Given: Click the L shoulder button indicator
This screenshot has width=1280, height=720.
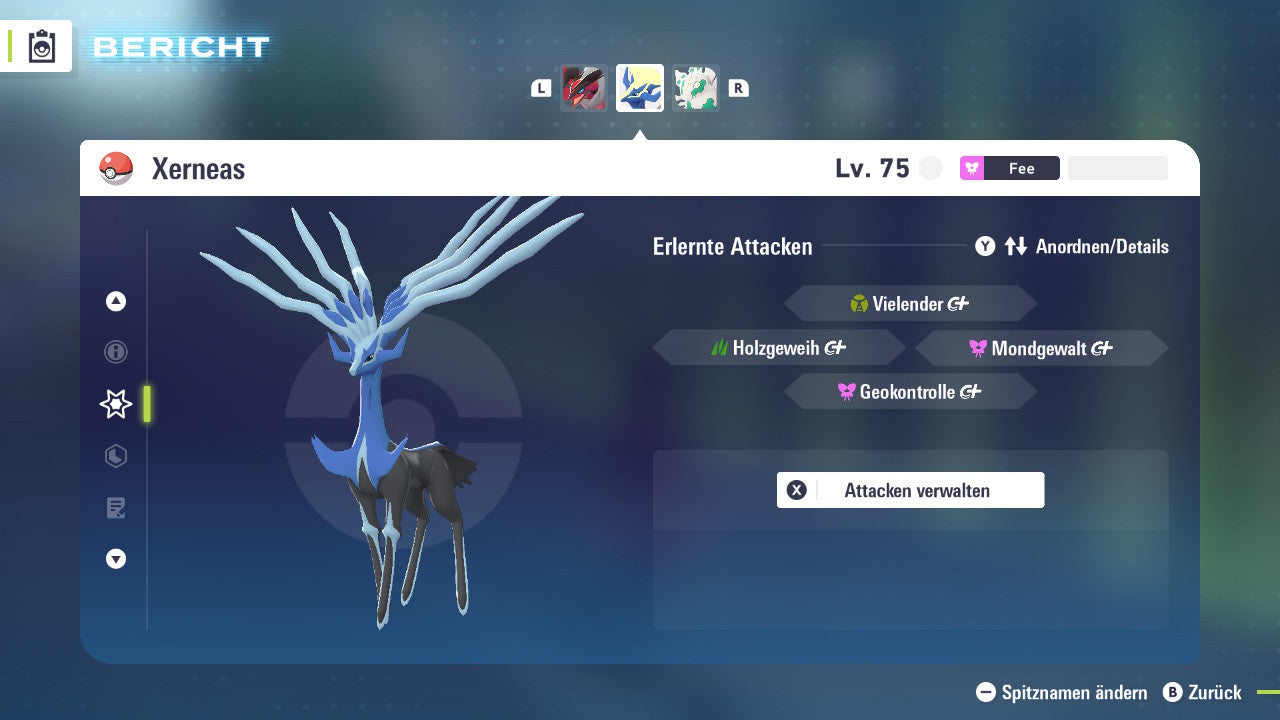Looking at the screenshot, I should [x=540, y=87].
